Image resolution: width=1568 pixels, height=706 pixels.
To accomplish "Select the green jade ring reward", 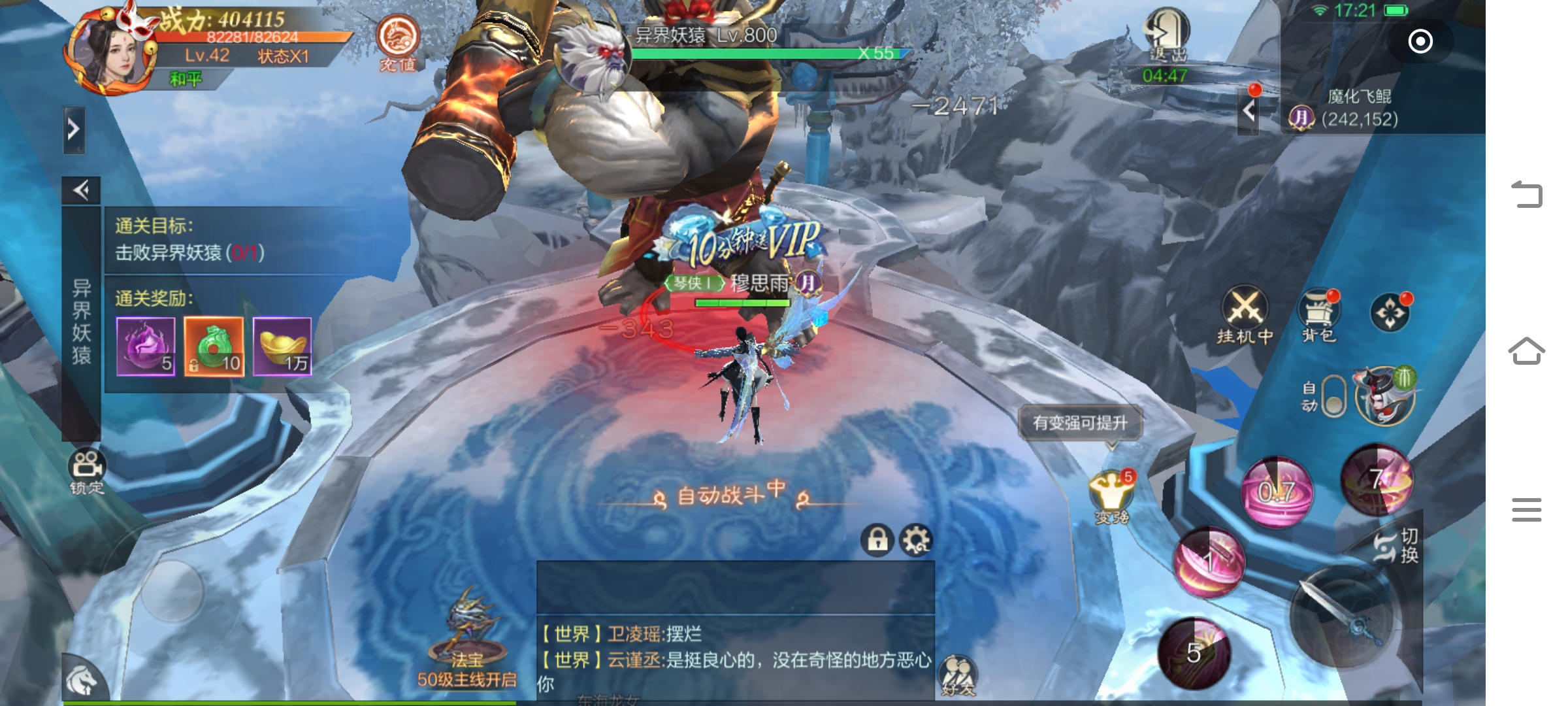I will coord(214,346).
